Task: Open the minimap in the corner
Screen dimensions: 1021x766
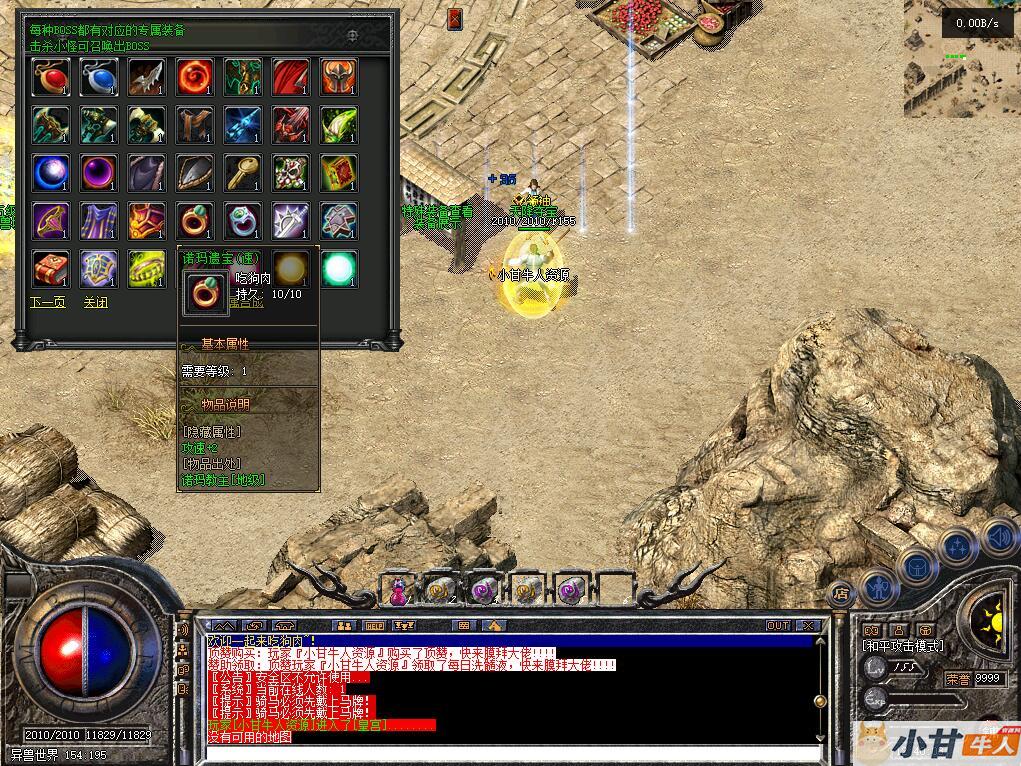Action: click(x=961, y=58)
